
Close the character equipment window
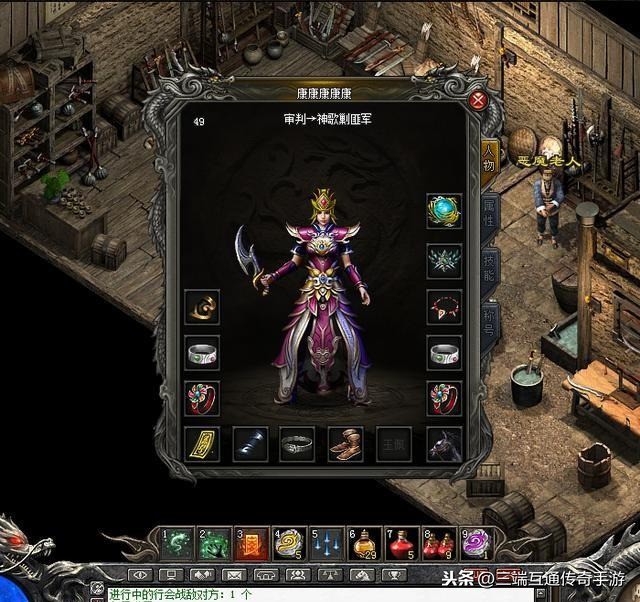point(479,100)
